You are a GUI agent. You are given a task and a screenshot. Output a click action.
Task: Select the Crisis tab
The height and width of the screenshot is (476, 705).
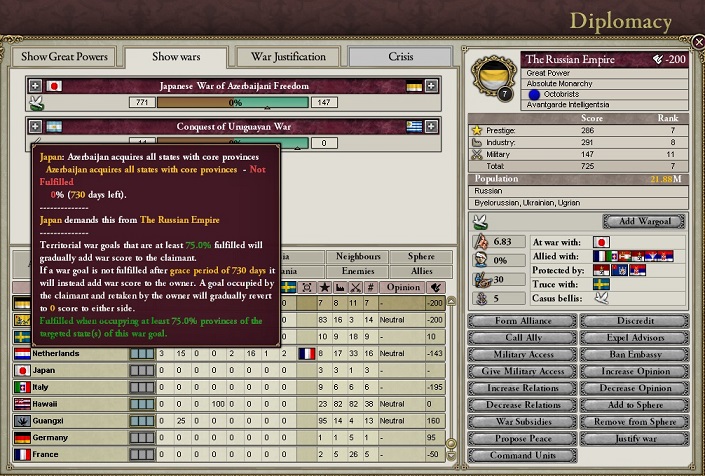(400, 57)
